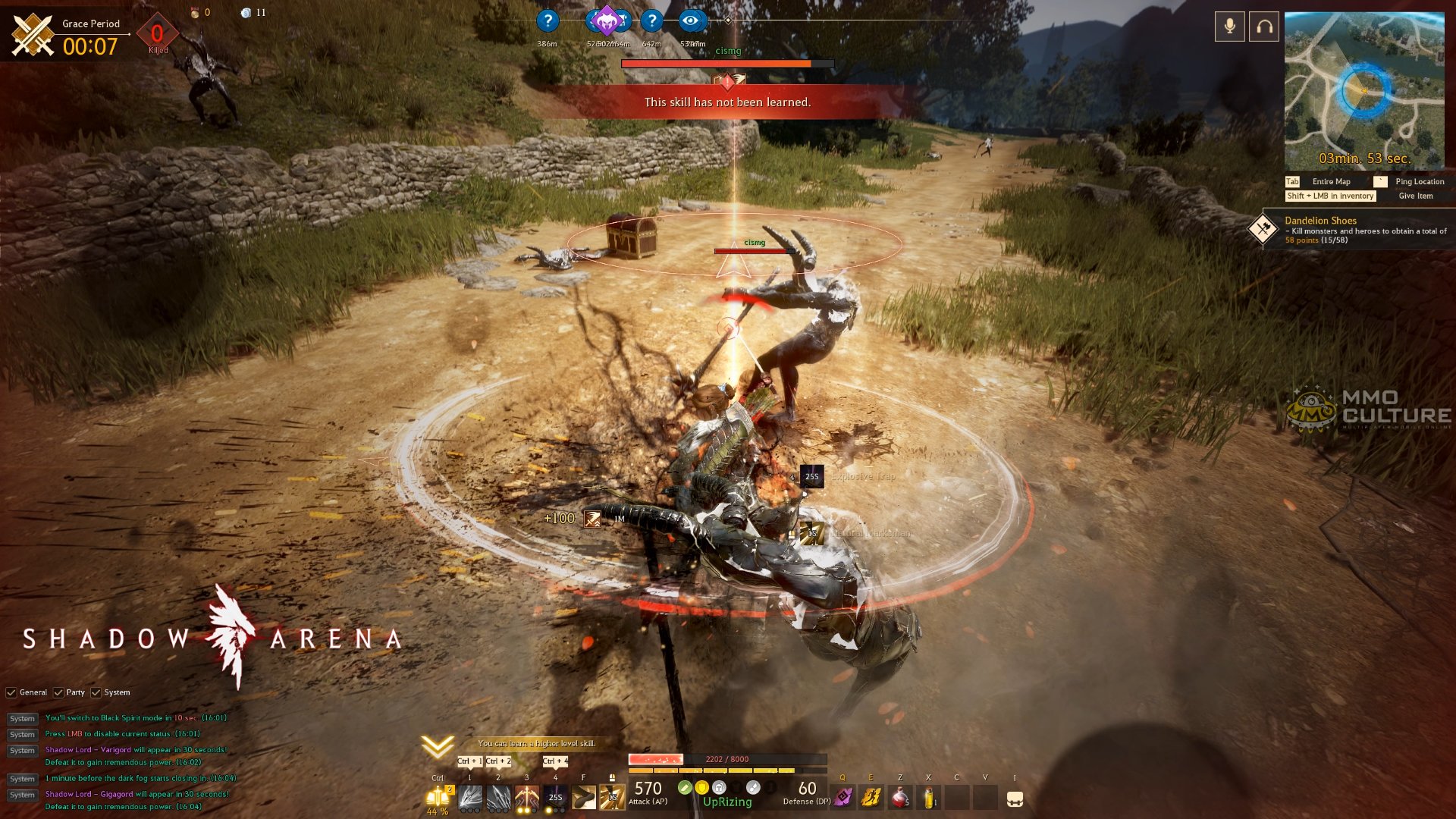Image resolution: width=1456 pixels, height=819 pixels.
Task: Select the Dandelion Shoes quest tracker
Action: point(1320,221)
